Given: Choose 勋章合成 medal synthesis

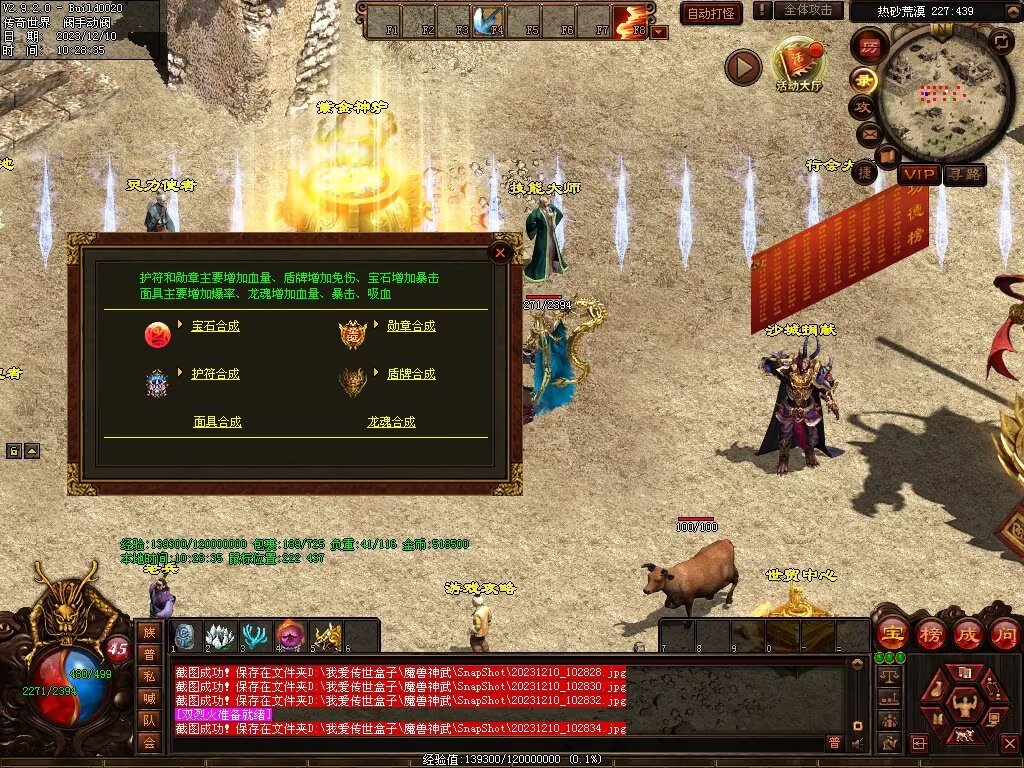Looking at the screenshot, I should (411, 327).
